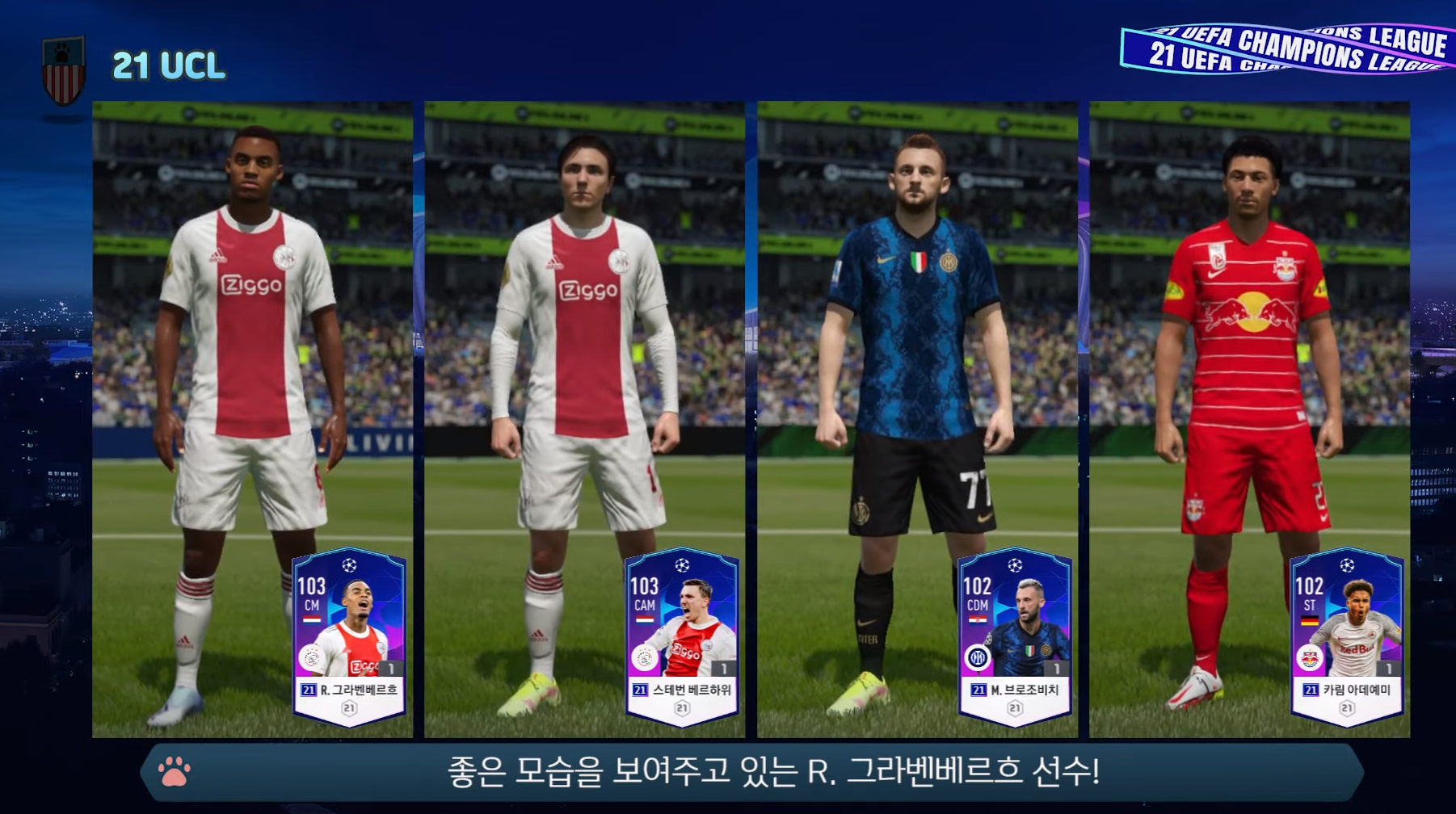The height and width of the screenshot is (814, 1456).
Task: Click the striped shield paw crest
Action: pyautogui.click(x=63, y=70)
